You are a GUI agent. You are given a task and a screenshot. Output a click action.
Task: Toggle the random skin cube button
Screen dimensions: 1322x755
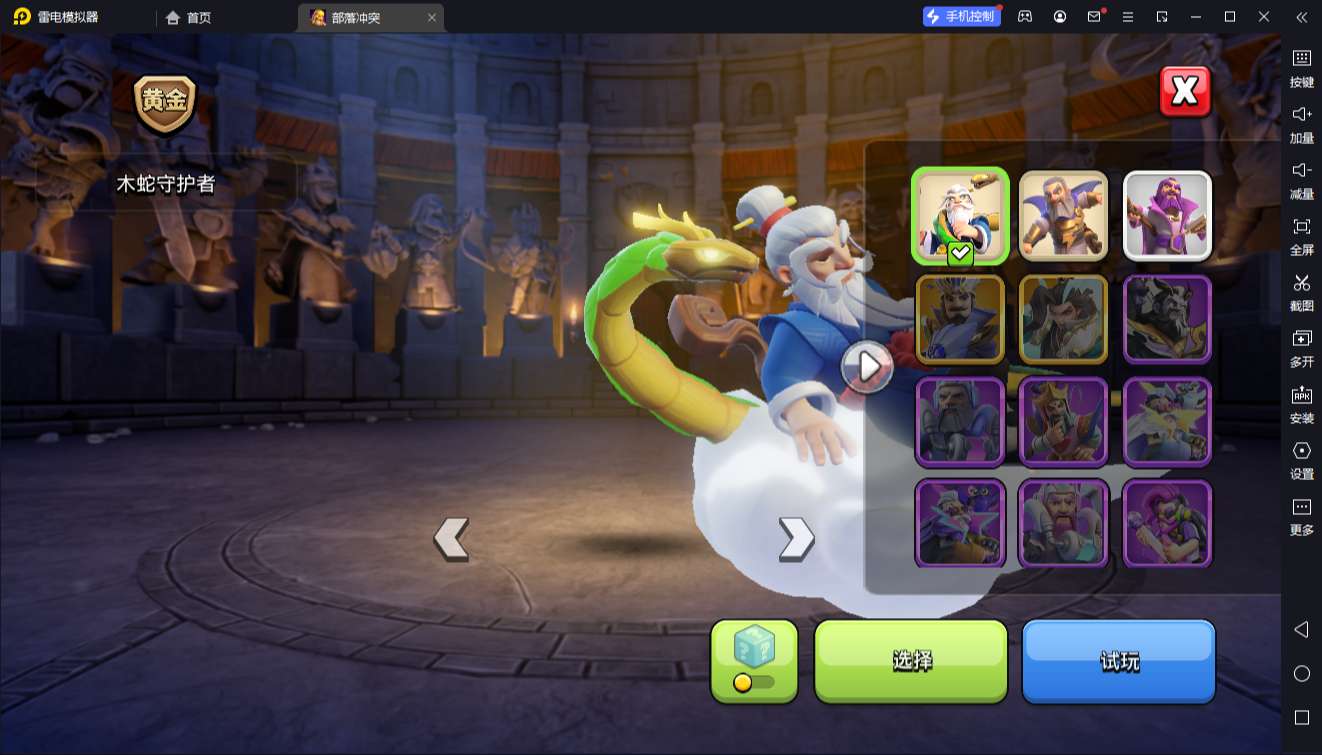pyautogui.click(x=754, y=660)
